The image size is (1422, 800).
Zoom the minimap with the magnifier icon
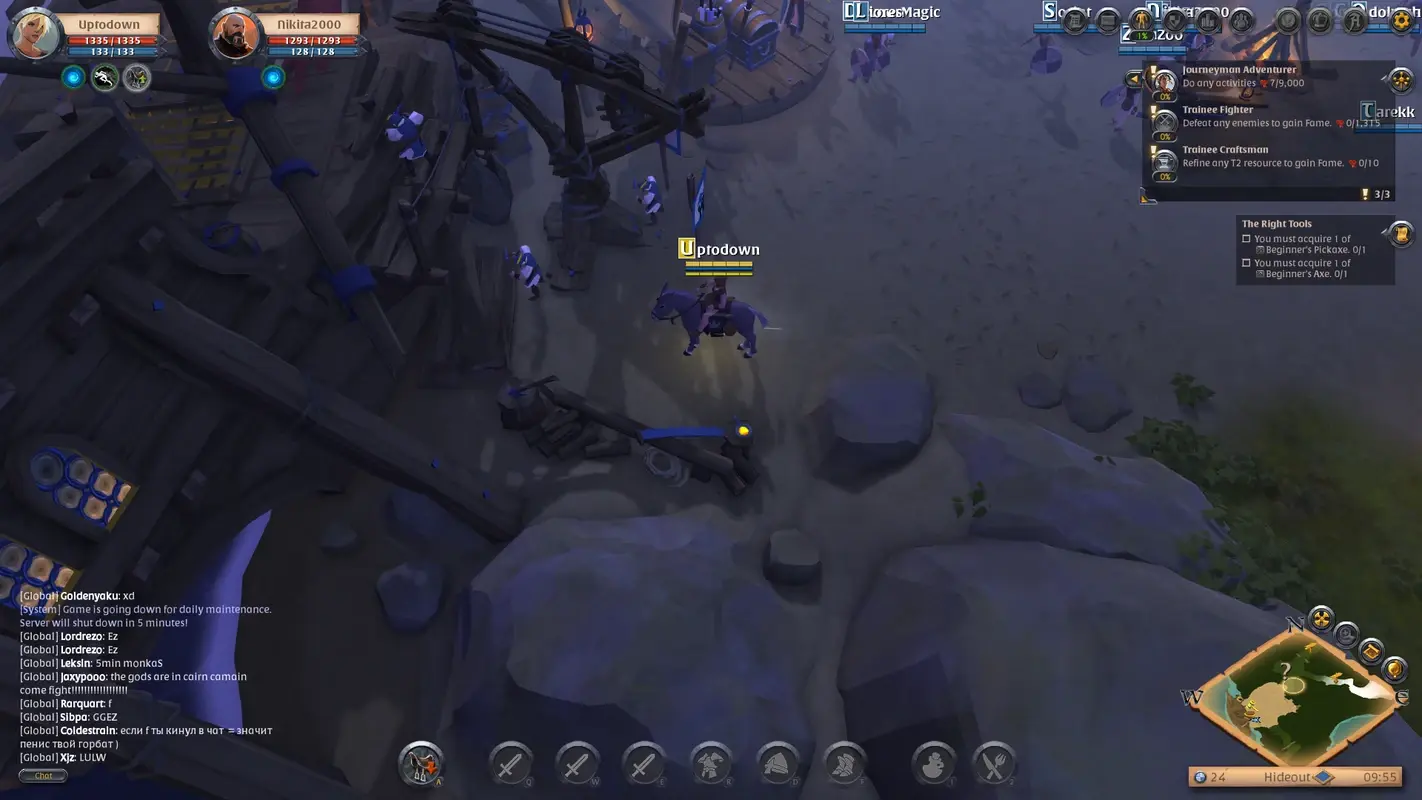[x=1345, y=636]
